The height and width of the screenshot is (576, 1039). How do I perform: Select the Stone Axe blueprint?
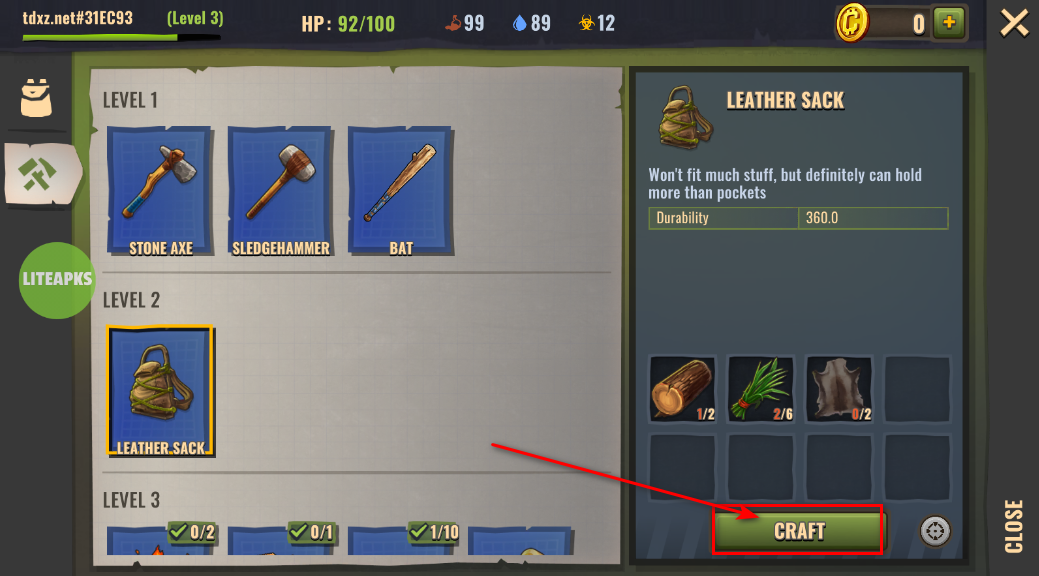pos(160,191)
